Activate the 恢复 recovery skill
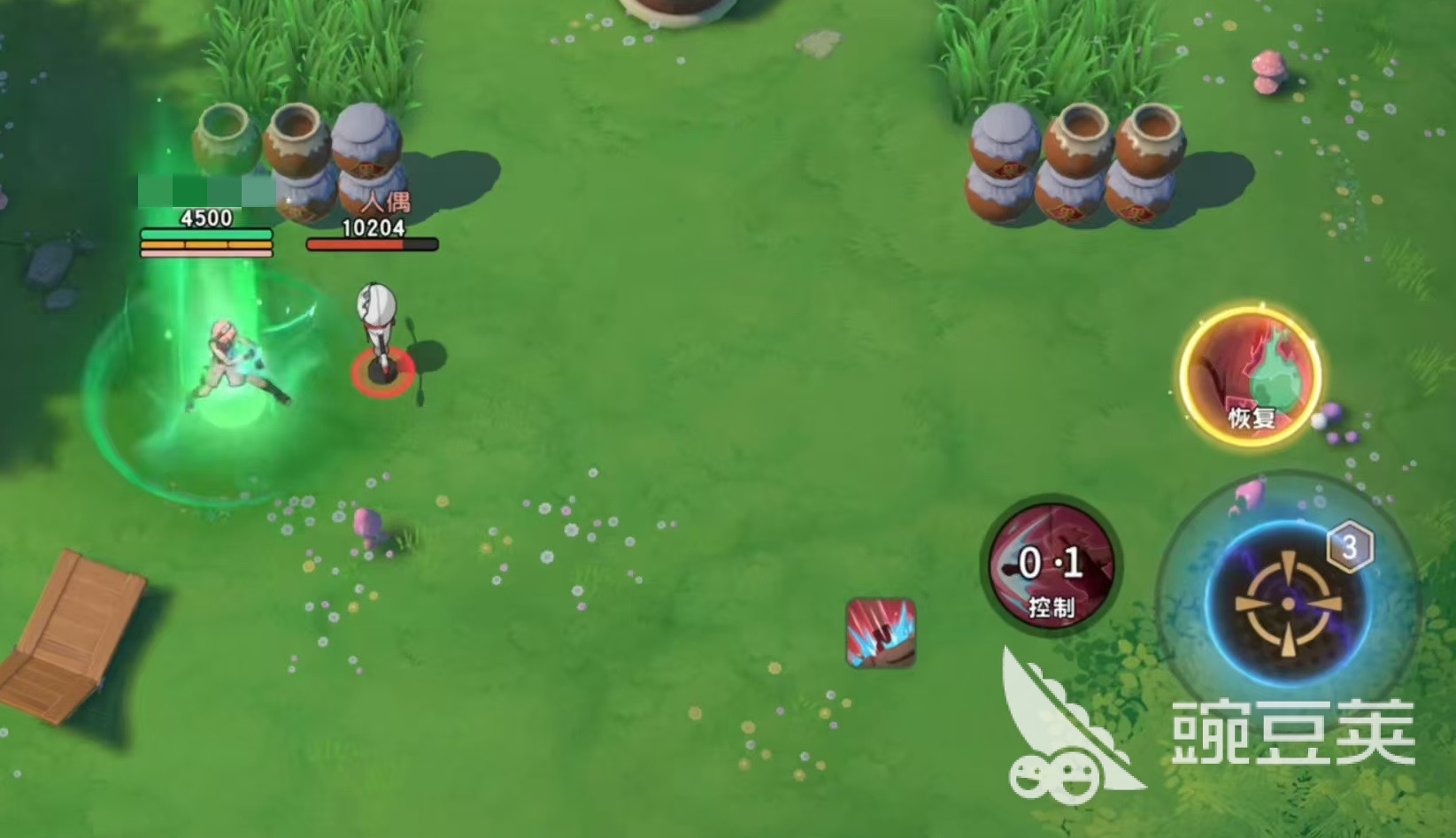1456x838 pixels. (1250, 374)
